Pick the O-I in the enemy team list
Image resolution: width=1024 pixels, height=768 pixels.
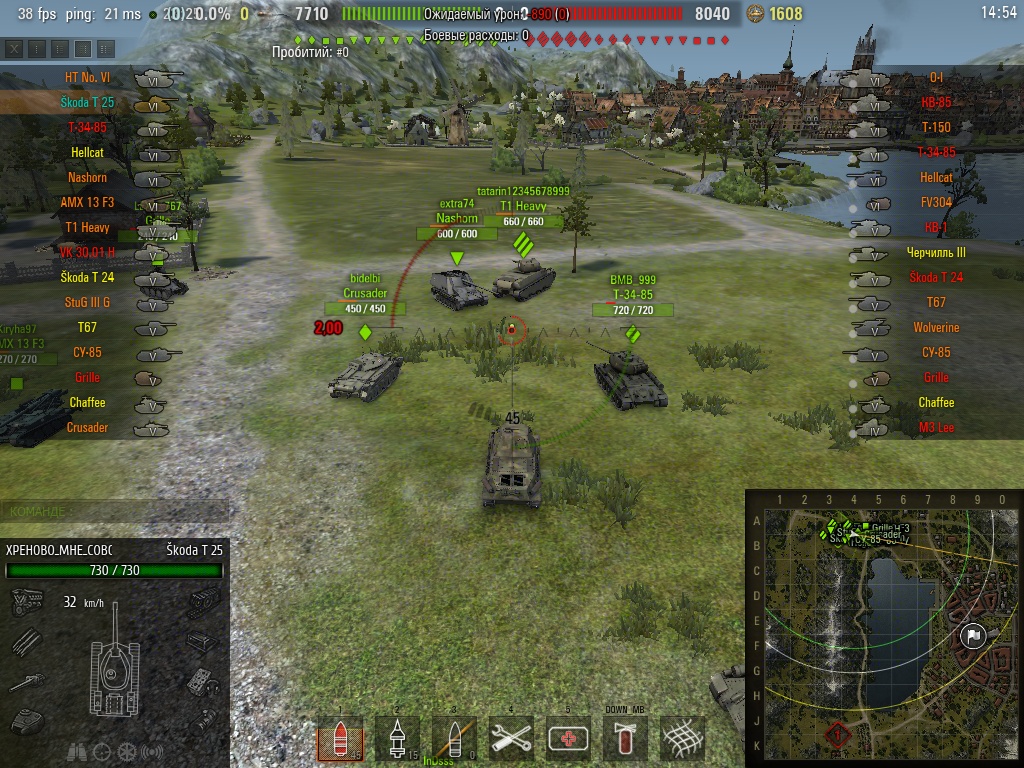point(936,77)
